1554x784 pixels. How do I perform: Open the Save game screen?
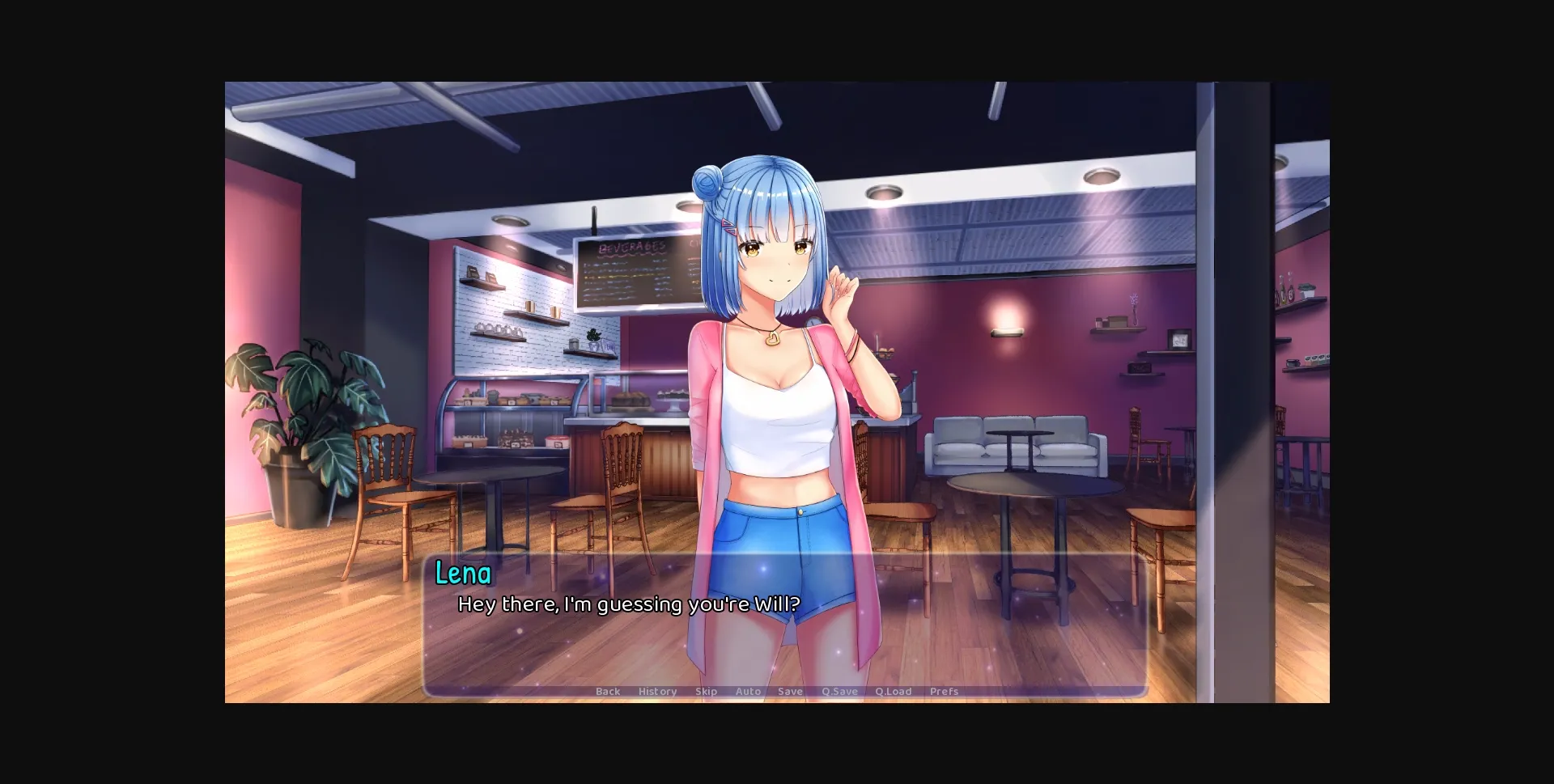tap(790, 692)
